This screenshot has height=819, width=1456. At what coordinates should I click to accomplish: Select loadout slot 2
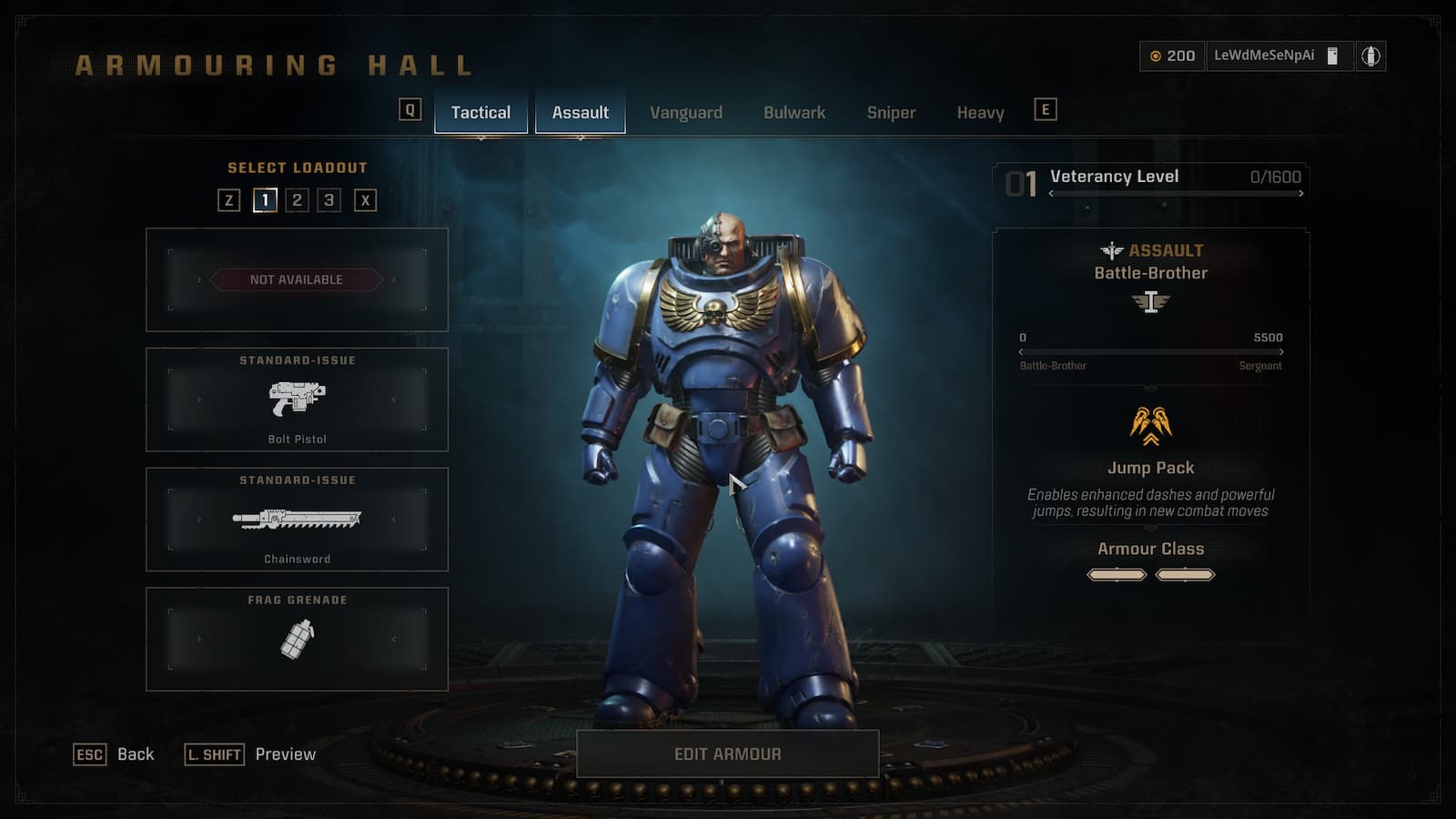click(298, 200)
